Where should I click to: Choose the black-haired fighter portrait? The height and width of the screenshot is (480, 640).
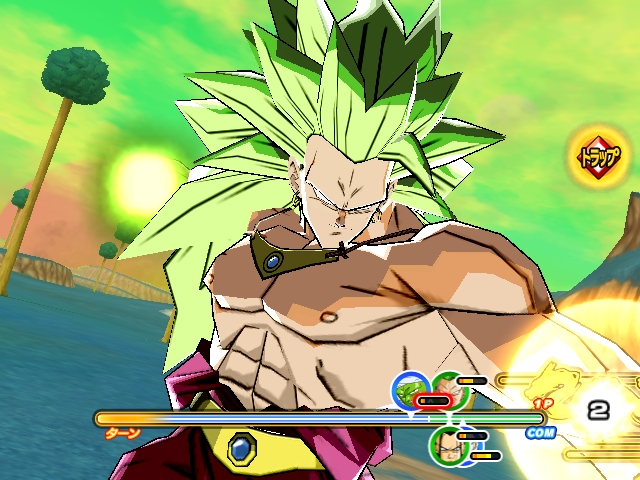pyautogui.click(x=447, y=444)
